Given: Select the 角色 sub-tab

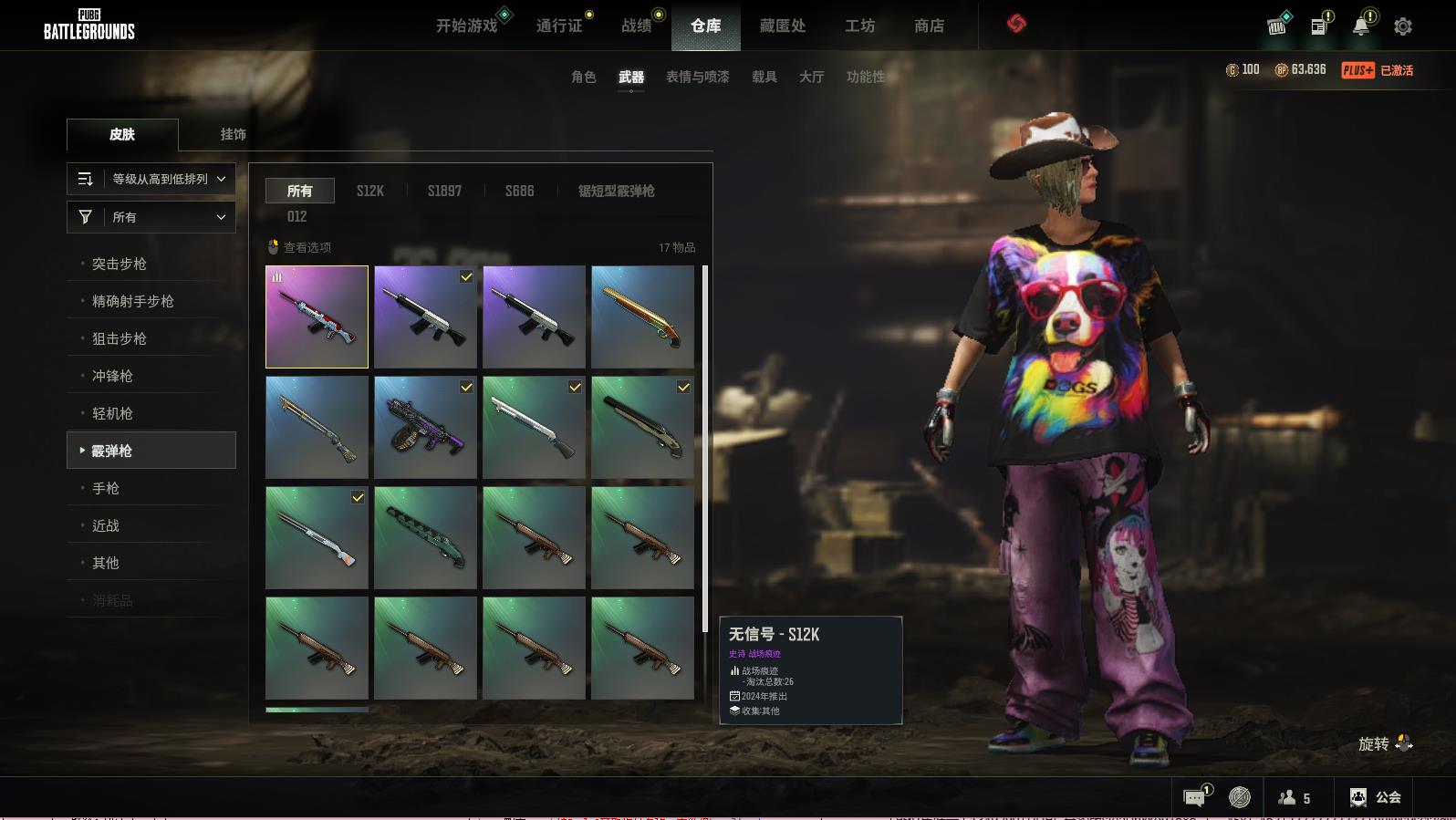Looking at the screenshot, I should click(x=583, y=77).
